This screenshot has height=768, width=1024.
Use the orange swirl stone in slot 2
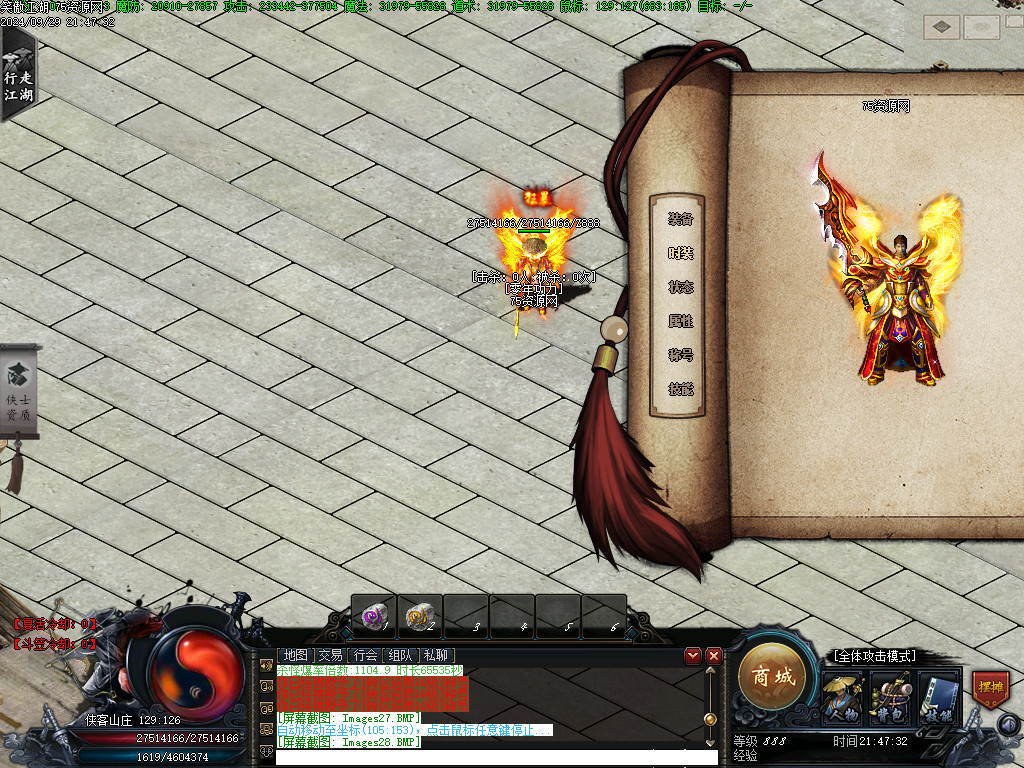421,616
